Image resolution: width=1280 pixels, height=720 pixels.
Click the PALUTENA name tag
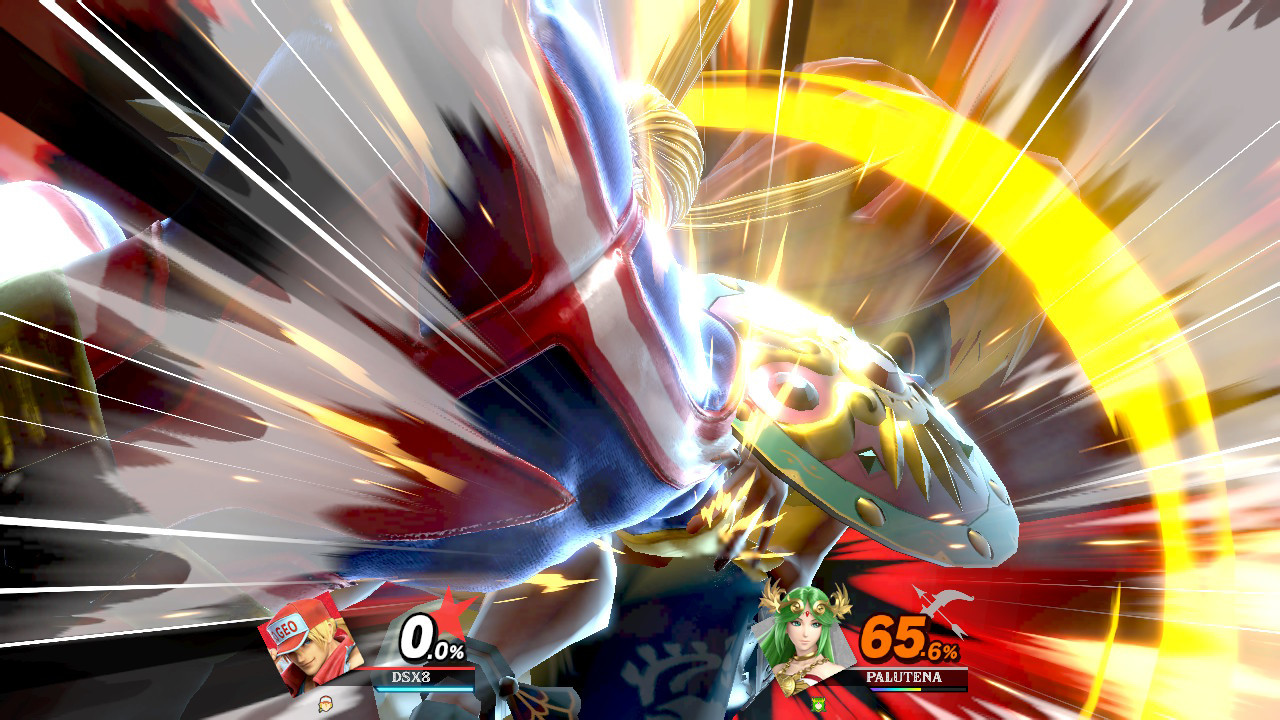pos(904,676)
